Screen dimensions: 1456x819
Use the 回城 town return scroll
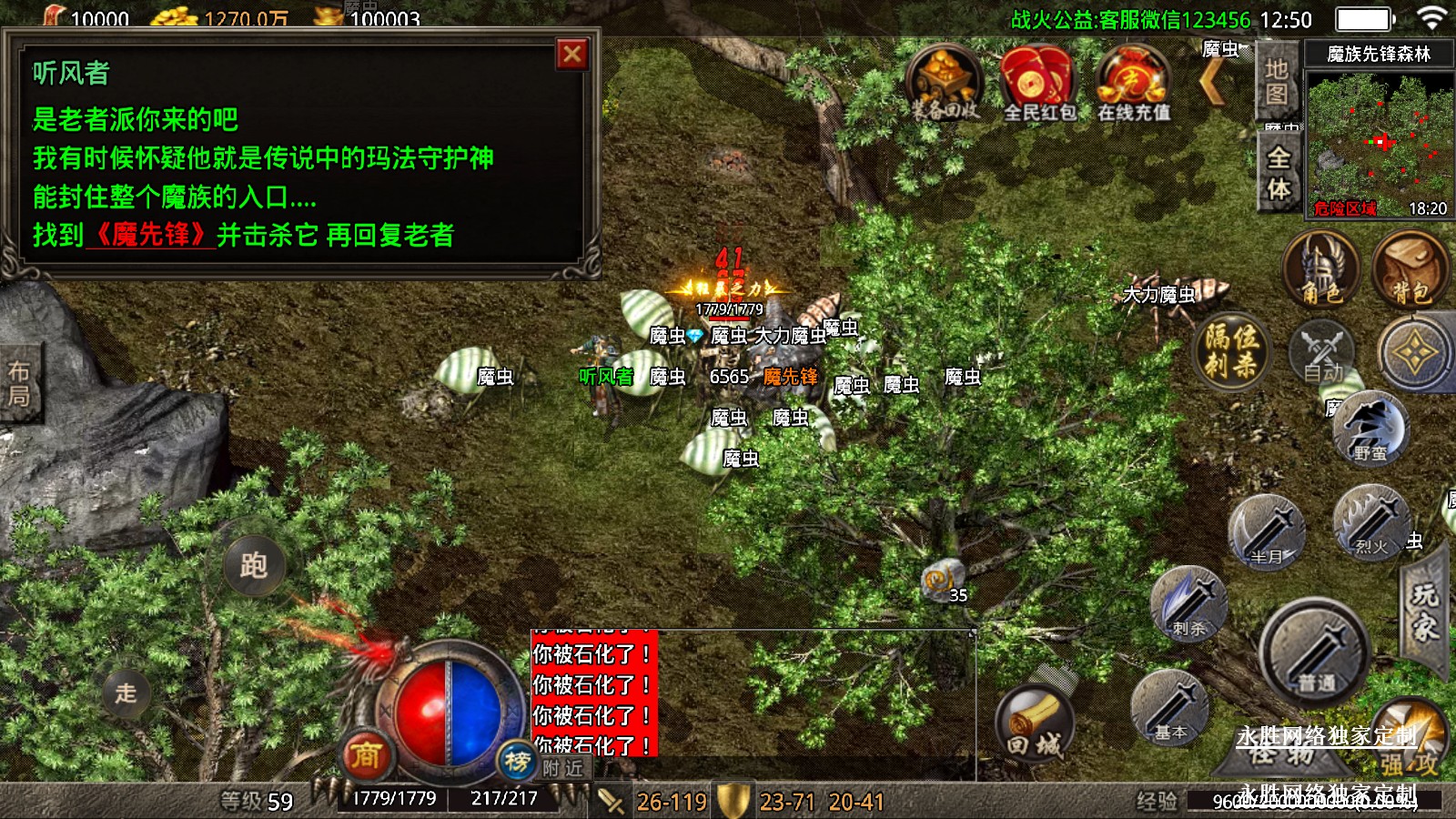[1035, 725]
